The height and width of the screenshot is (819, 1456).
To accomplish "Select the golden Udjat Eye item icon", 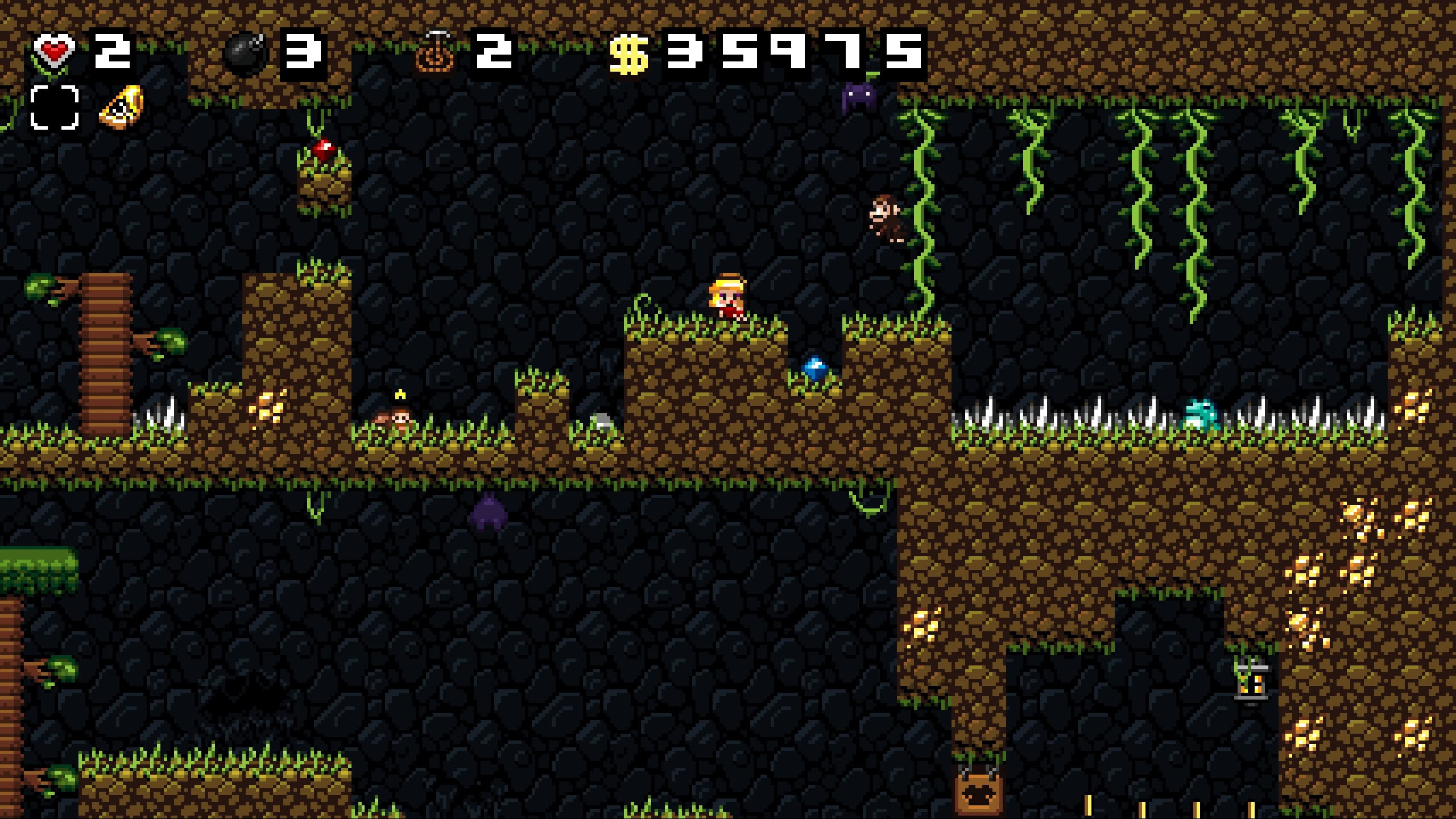I will (x=121, y=107).
